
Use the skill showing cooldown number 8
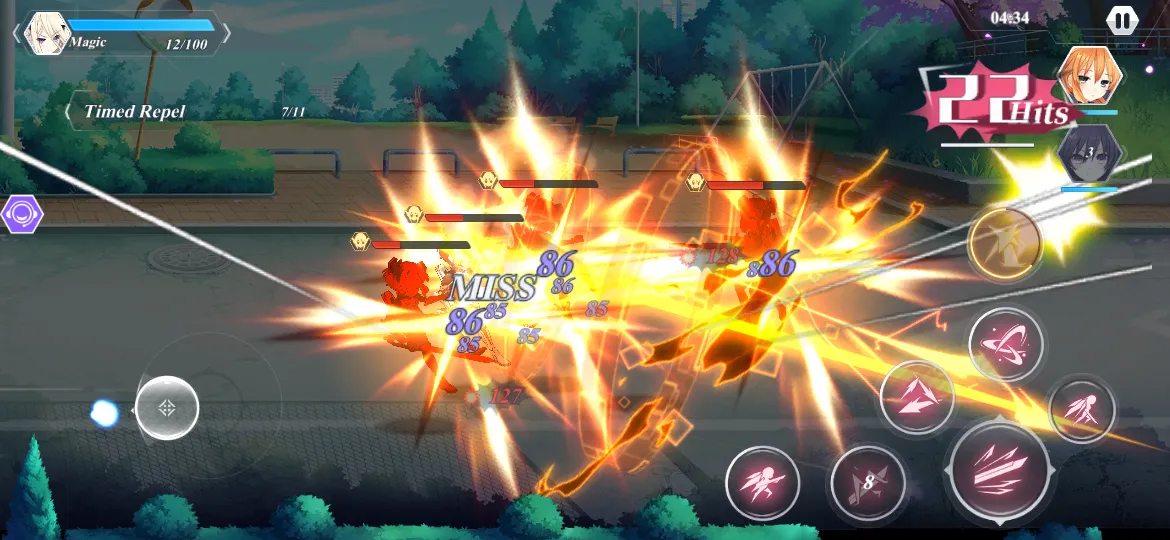867,484
